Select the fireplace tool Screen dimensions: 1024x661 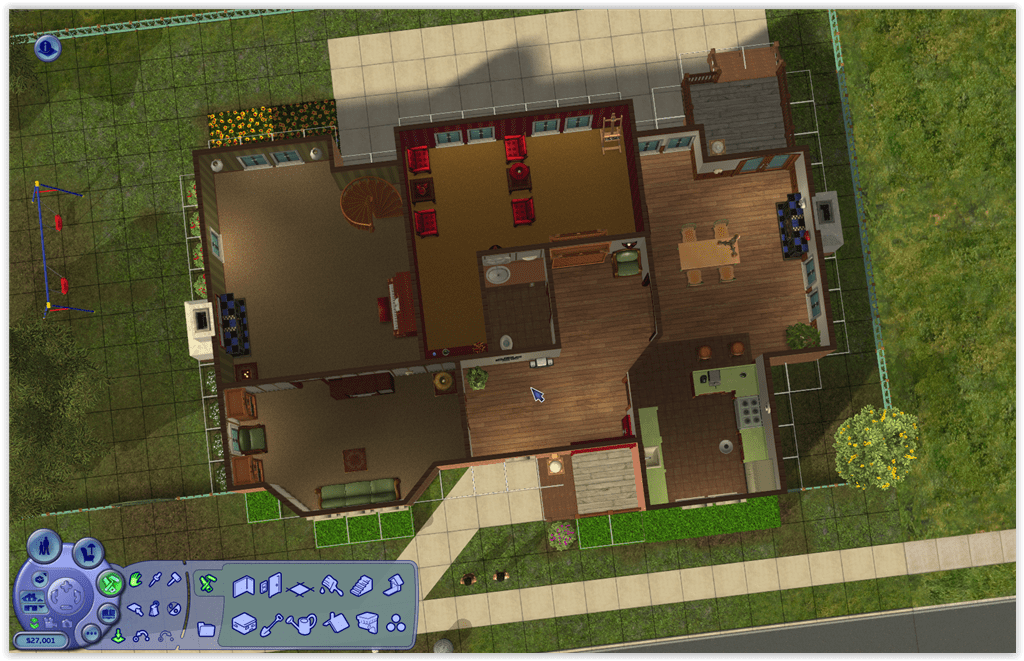(x=393, y=584)
